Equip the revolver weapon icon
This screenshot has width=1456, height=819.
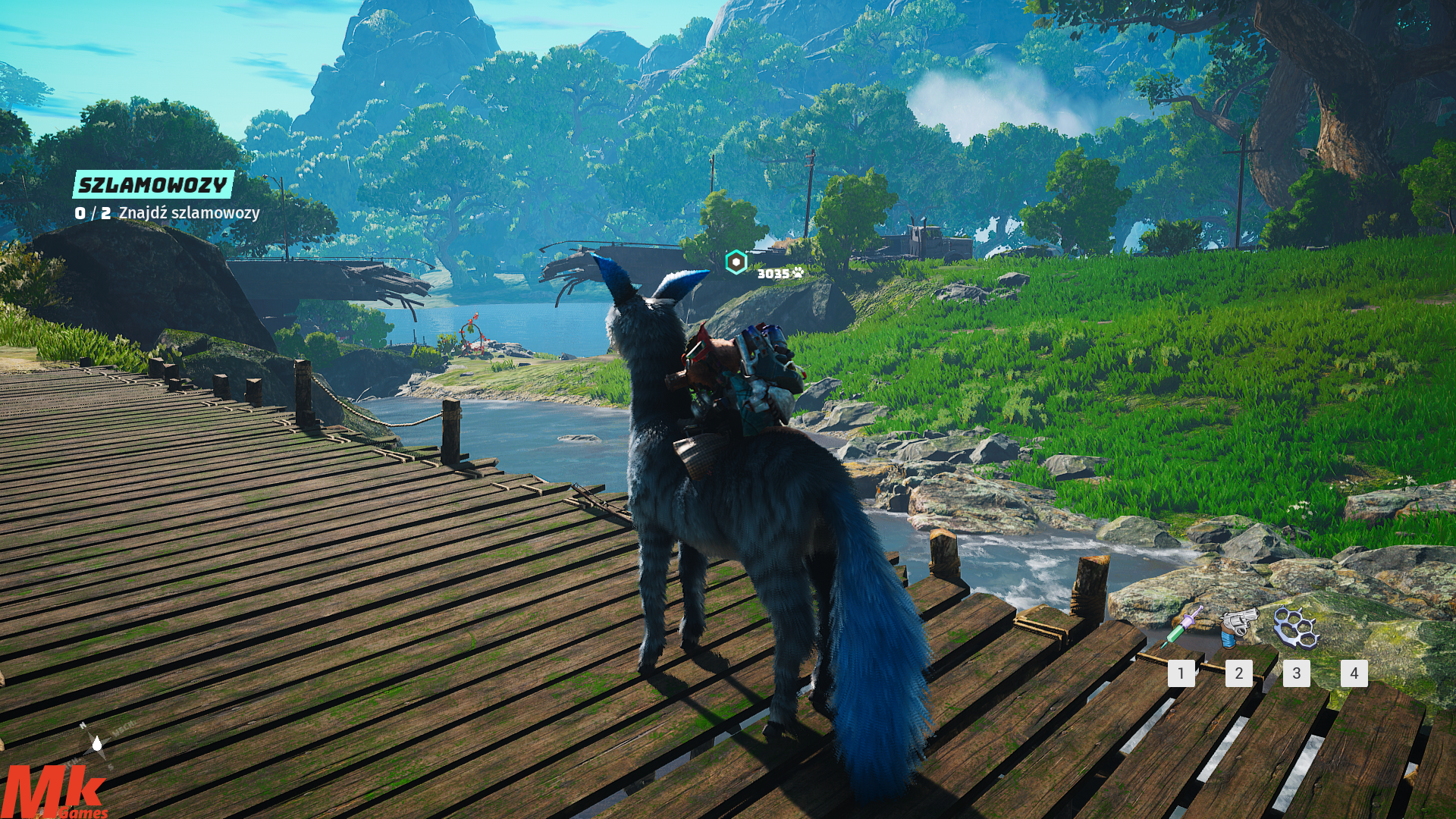pos(1238,626)
